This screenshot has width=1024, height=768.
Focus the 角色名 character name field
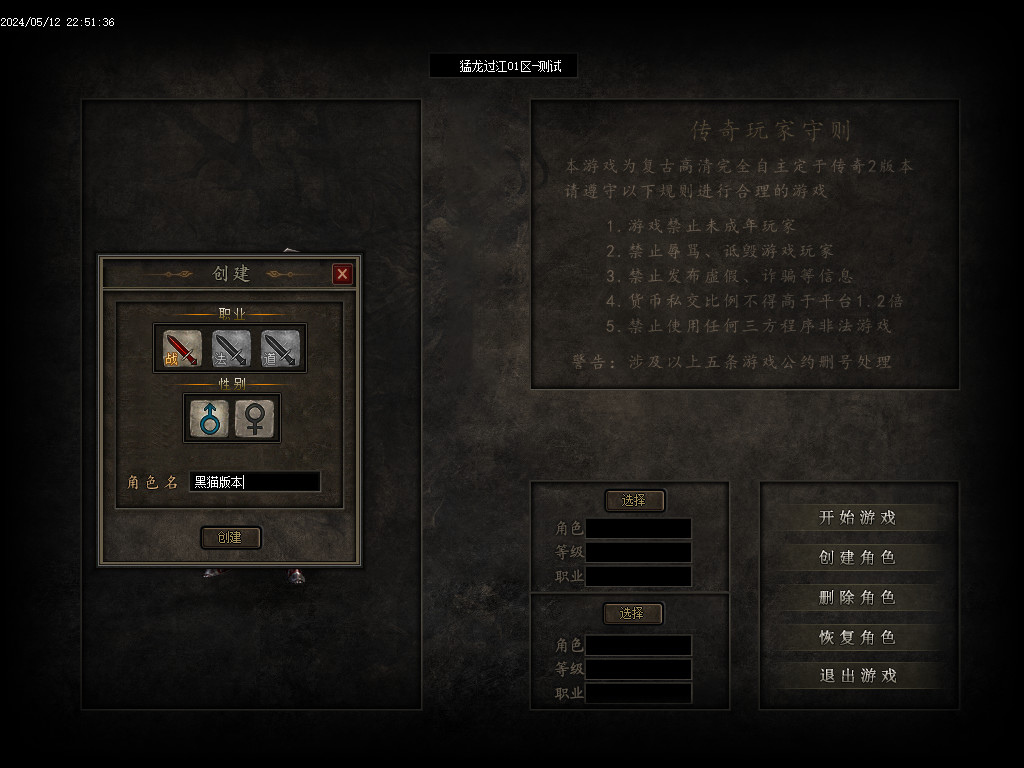[x=255, y=482]
